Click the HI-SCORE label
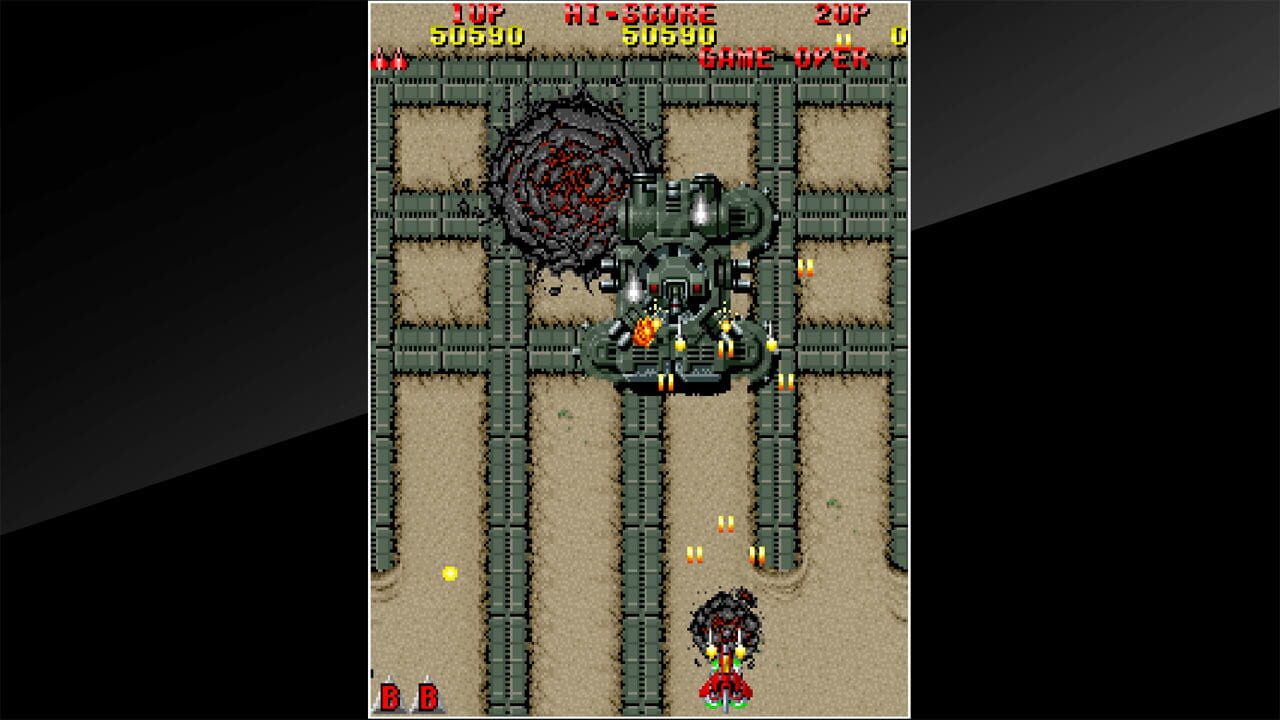 (637, 14)
